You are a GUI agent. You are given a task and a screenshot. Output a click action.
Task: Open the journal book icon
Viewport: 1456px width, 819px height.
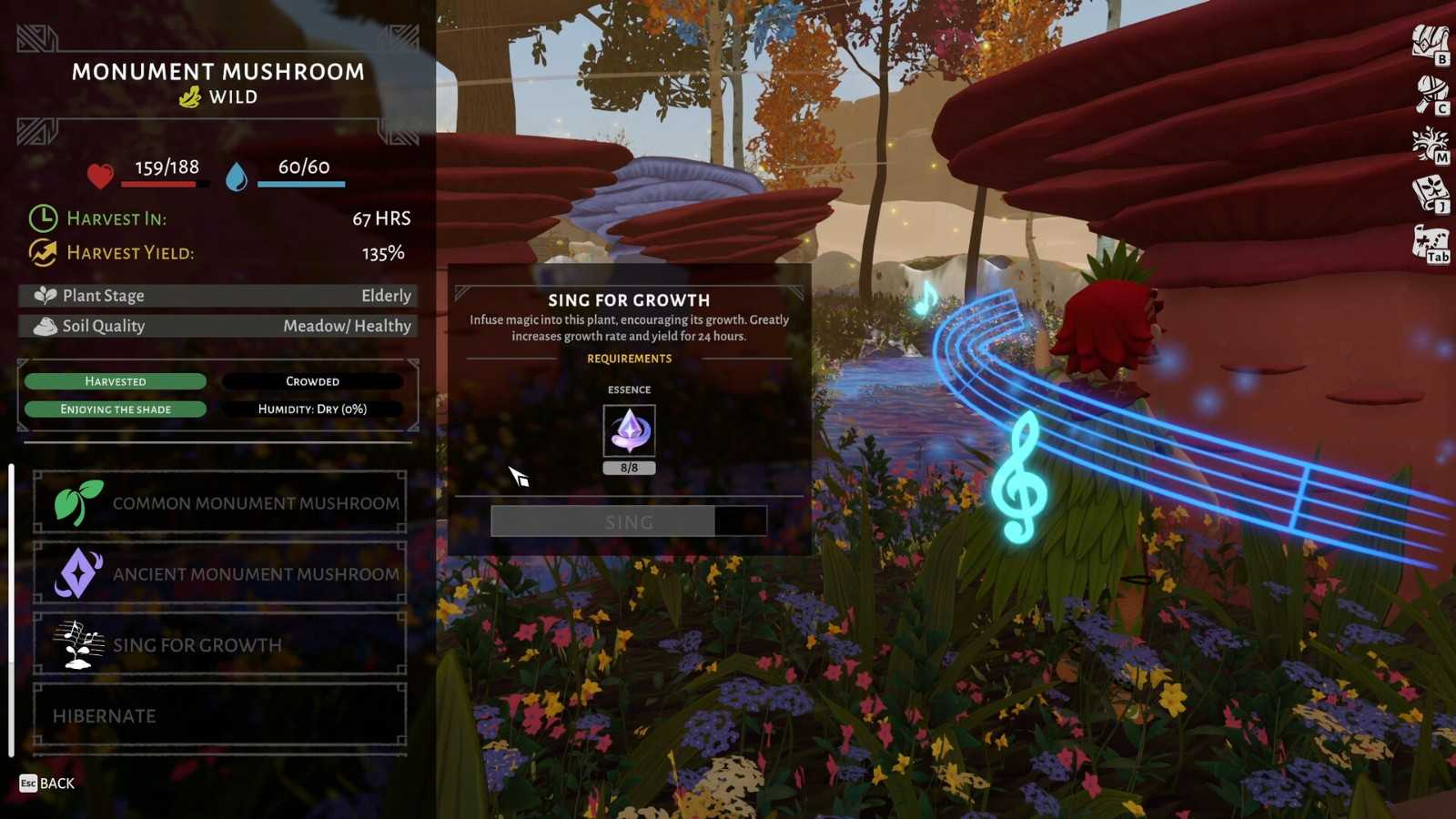pyautogui.click(x=1430, y=194)
